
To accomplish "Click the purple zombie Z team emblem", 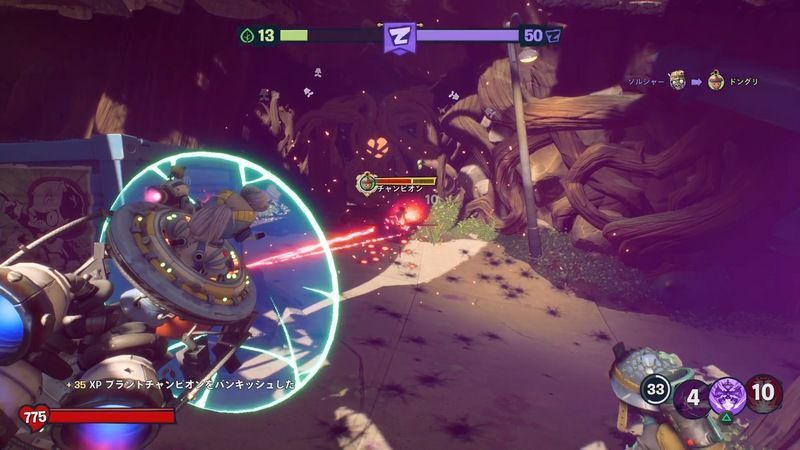I will (400, 37).
